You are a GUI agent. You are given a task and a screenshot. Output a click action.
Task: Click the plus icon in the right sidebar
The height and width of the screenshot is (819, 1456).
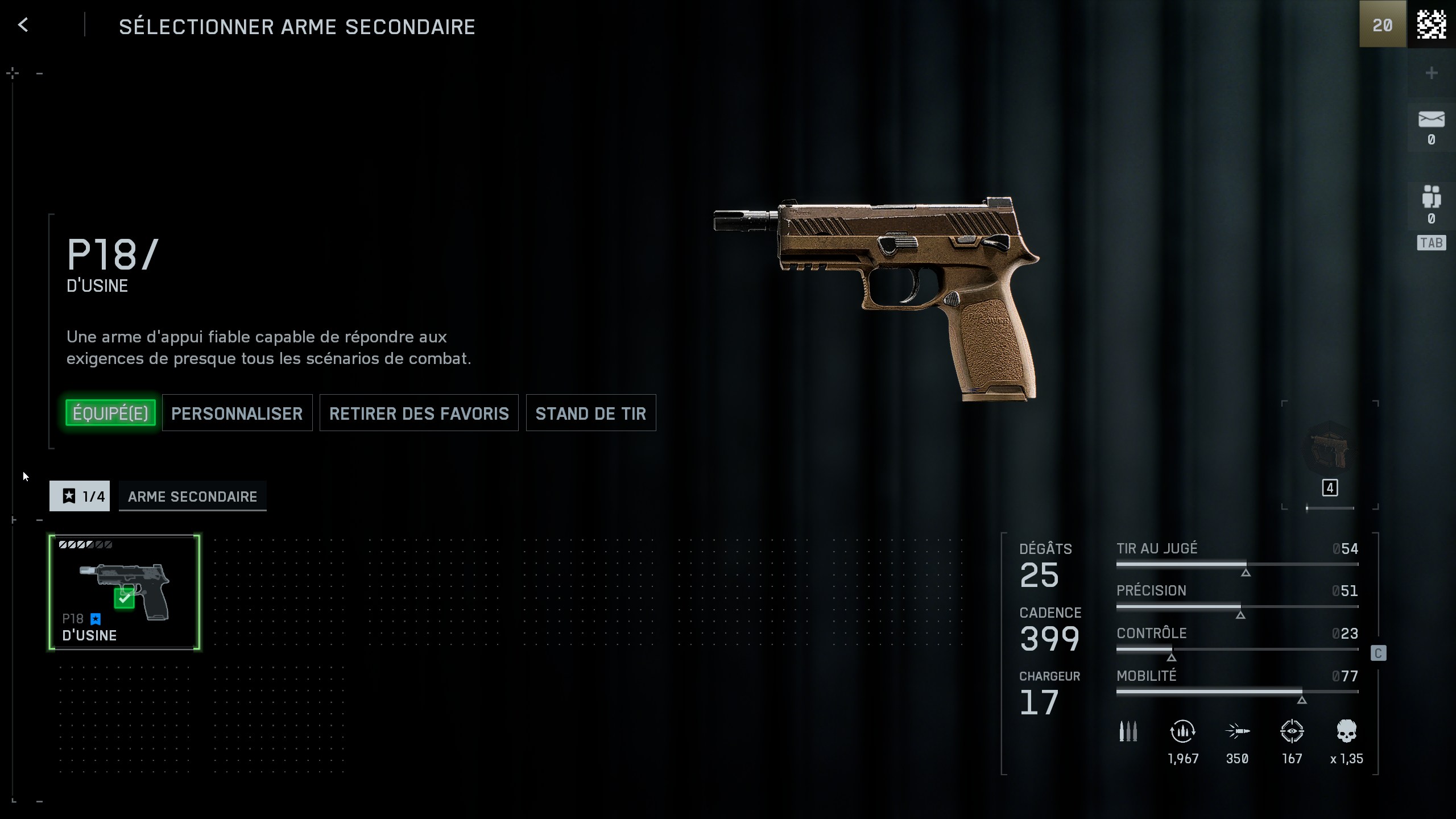click(x=1431, y=73)
